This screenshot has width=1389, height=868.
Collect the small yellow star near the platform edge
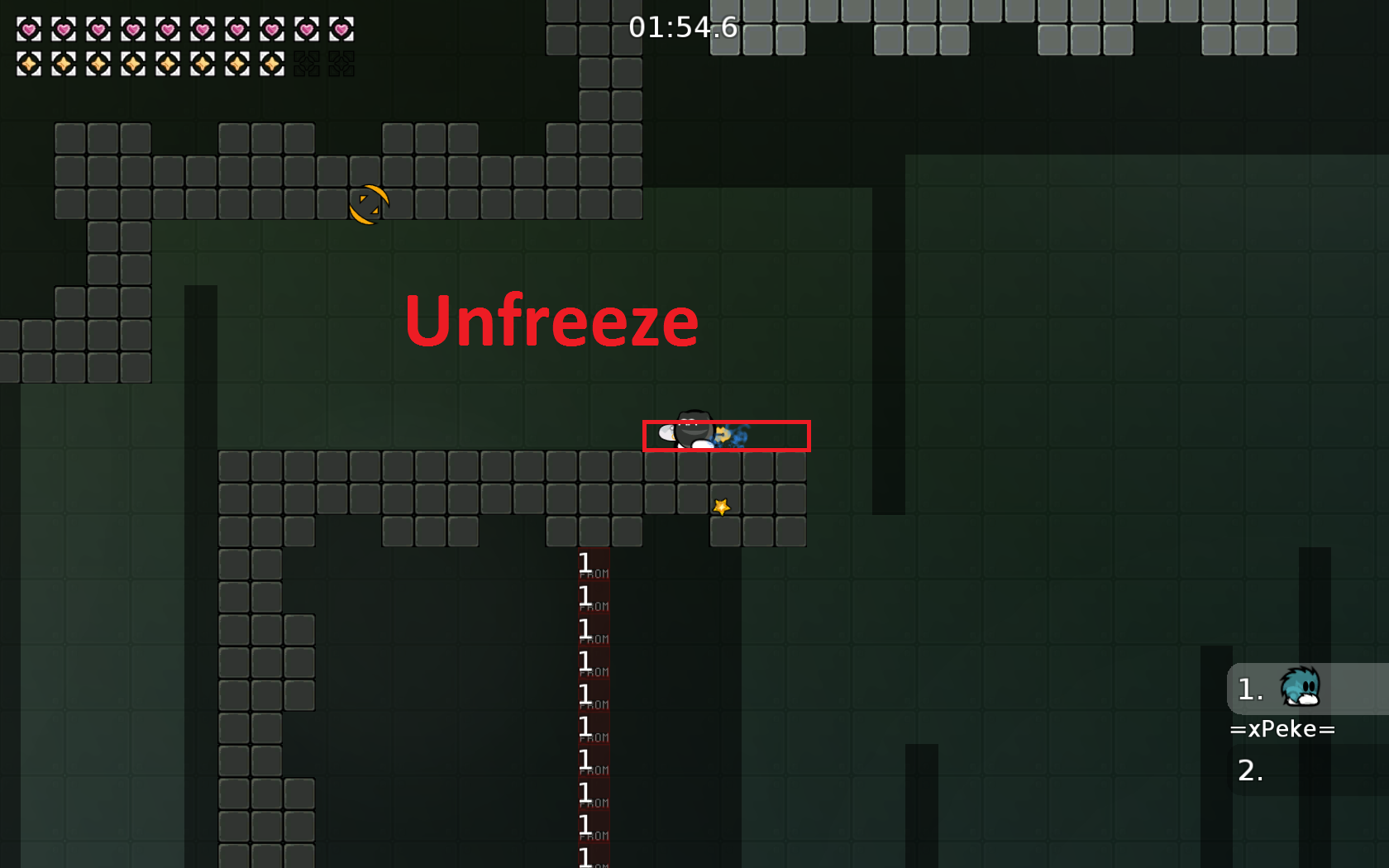pos(721,507)
